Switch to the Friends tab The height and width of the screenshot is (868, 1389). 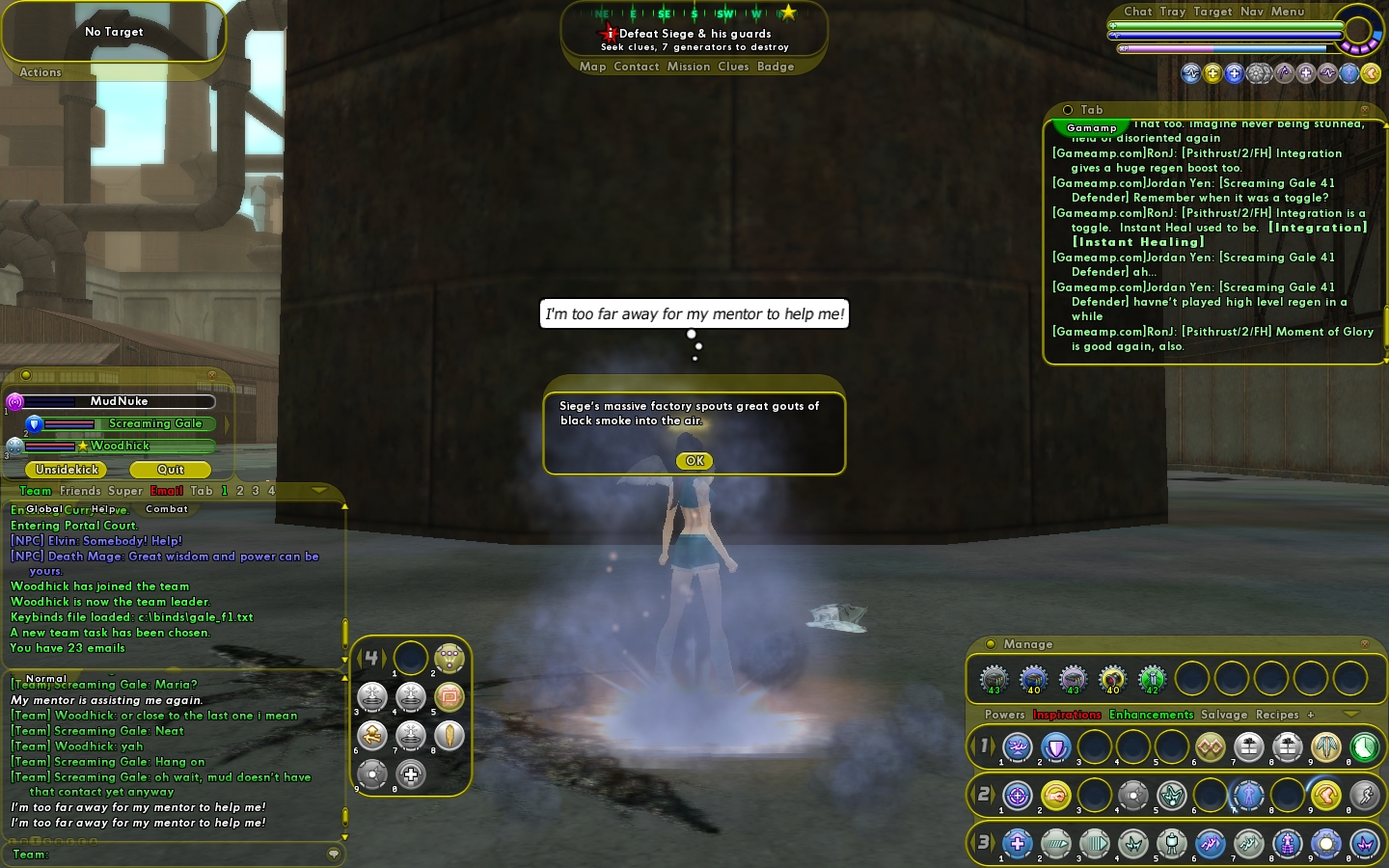tap(80, 491)
